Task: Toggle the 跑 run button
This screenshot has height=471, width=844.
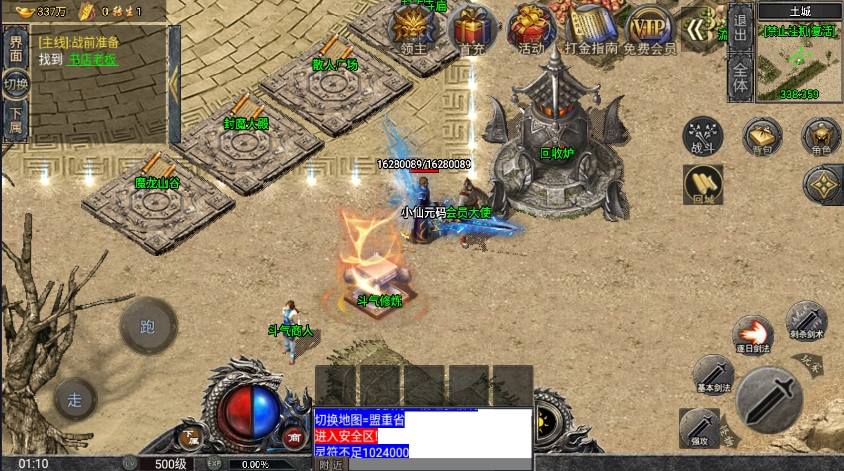Action: click(148, 326)
